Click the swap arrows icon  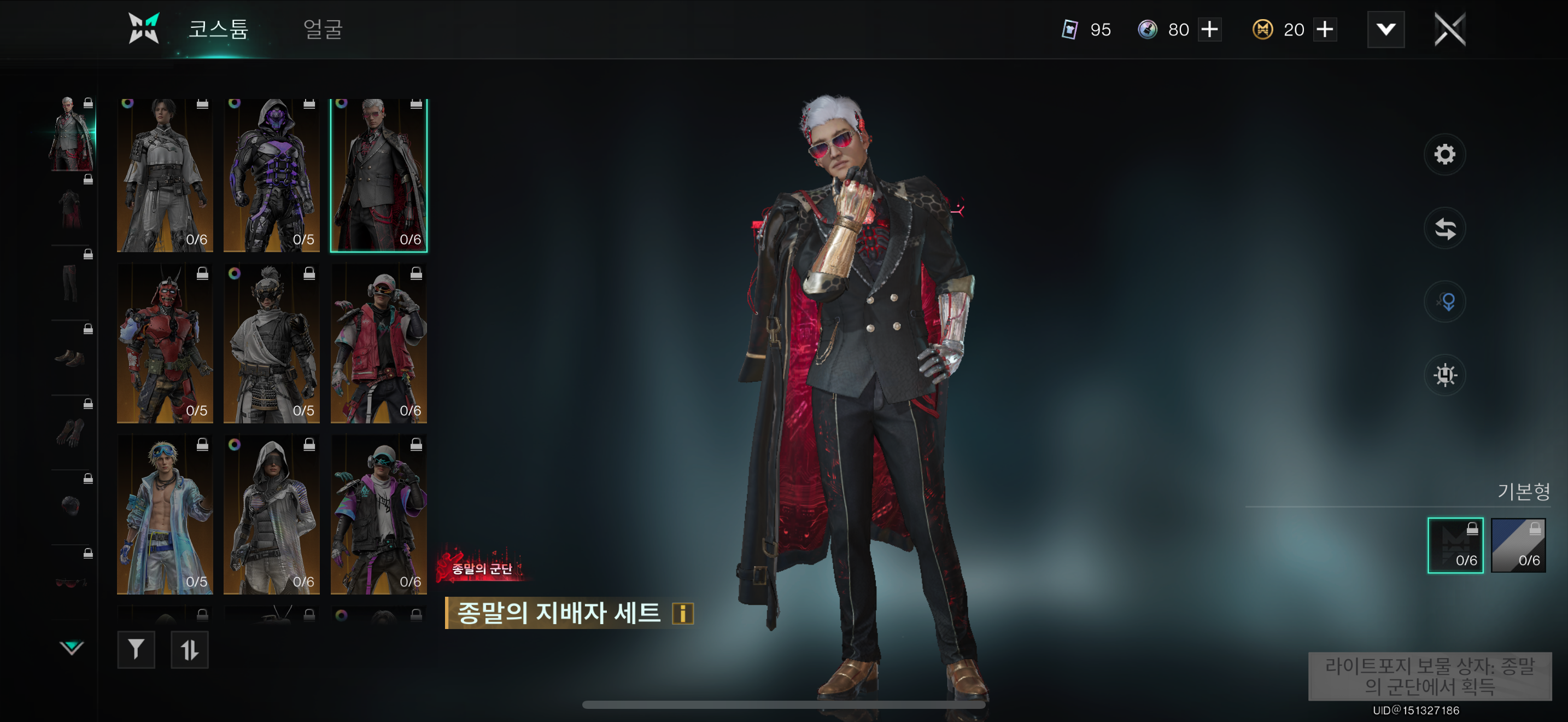1444,229
